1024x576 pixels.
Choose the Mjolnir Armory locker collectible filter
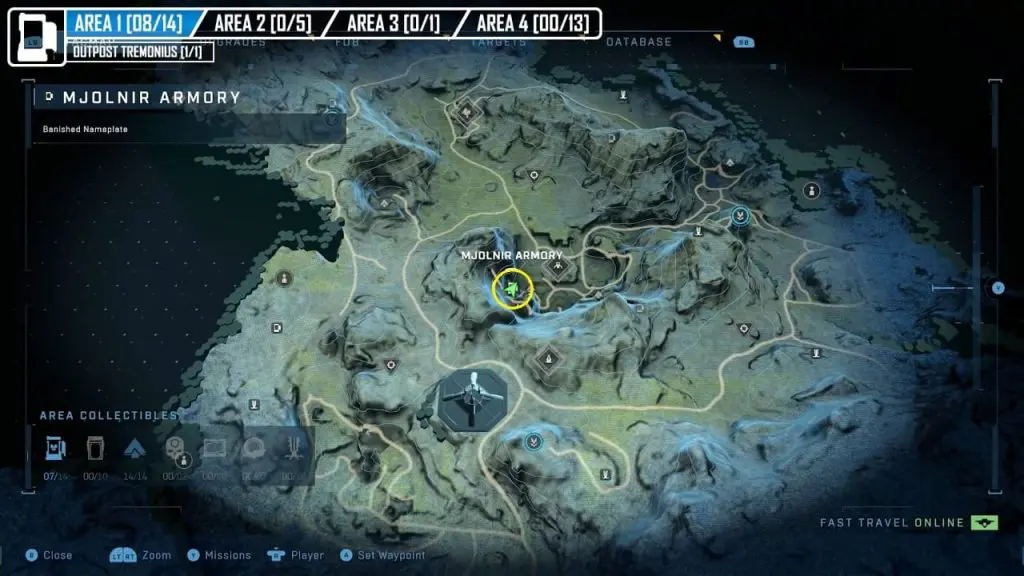56,449
